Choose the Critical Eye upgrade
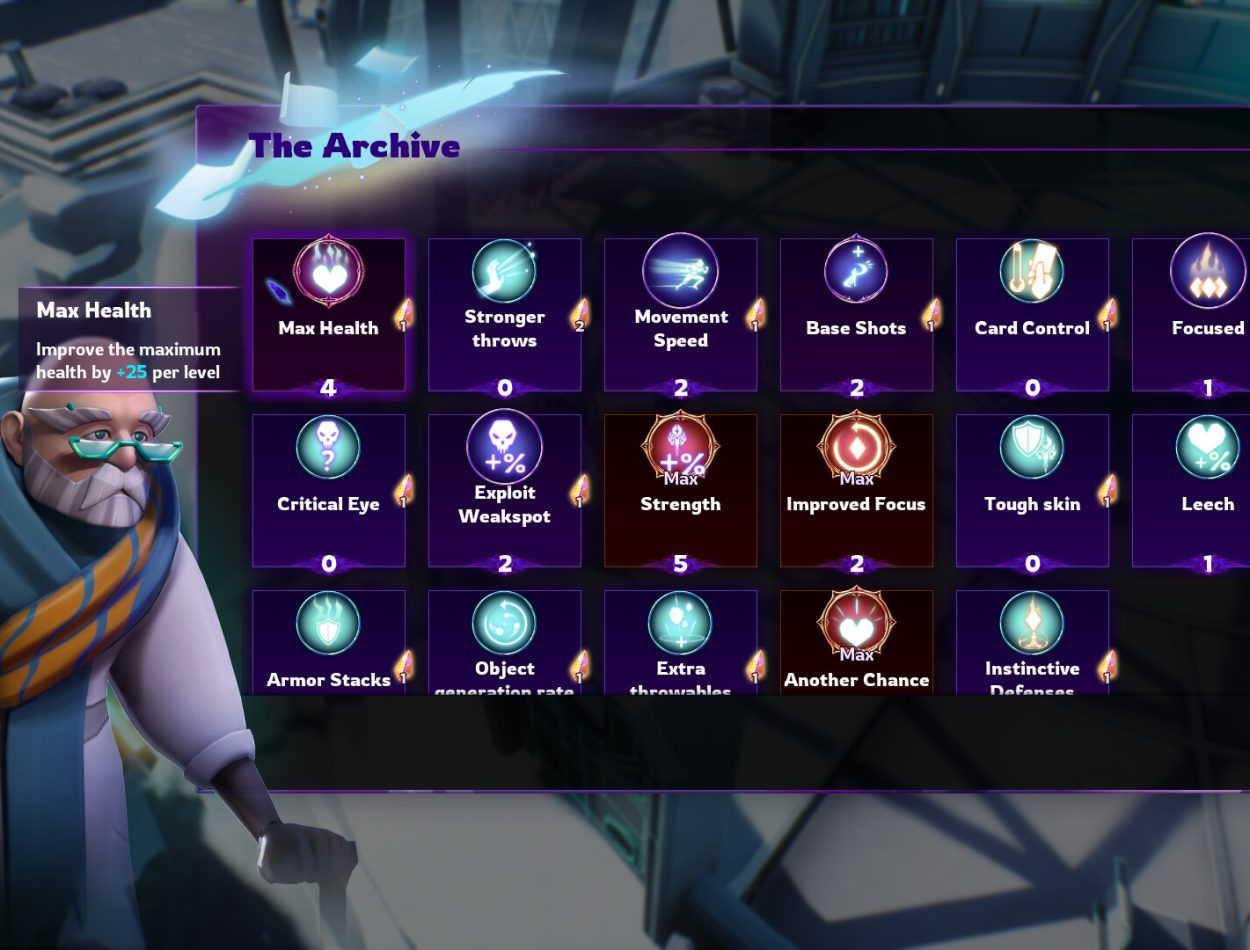Screen dimensions: 1250x950 coord(328,490)
